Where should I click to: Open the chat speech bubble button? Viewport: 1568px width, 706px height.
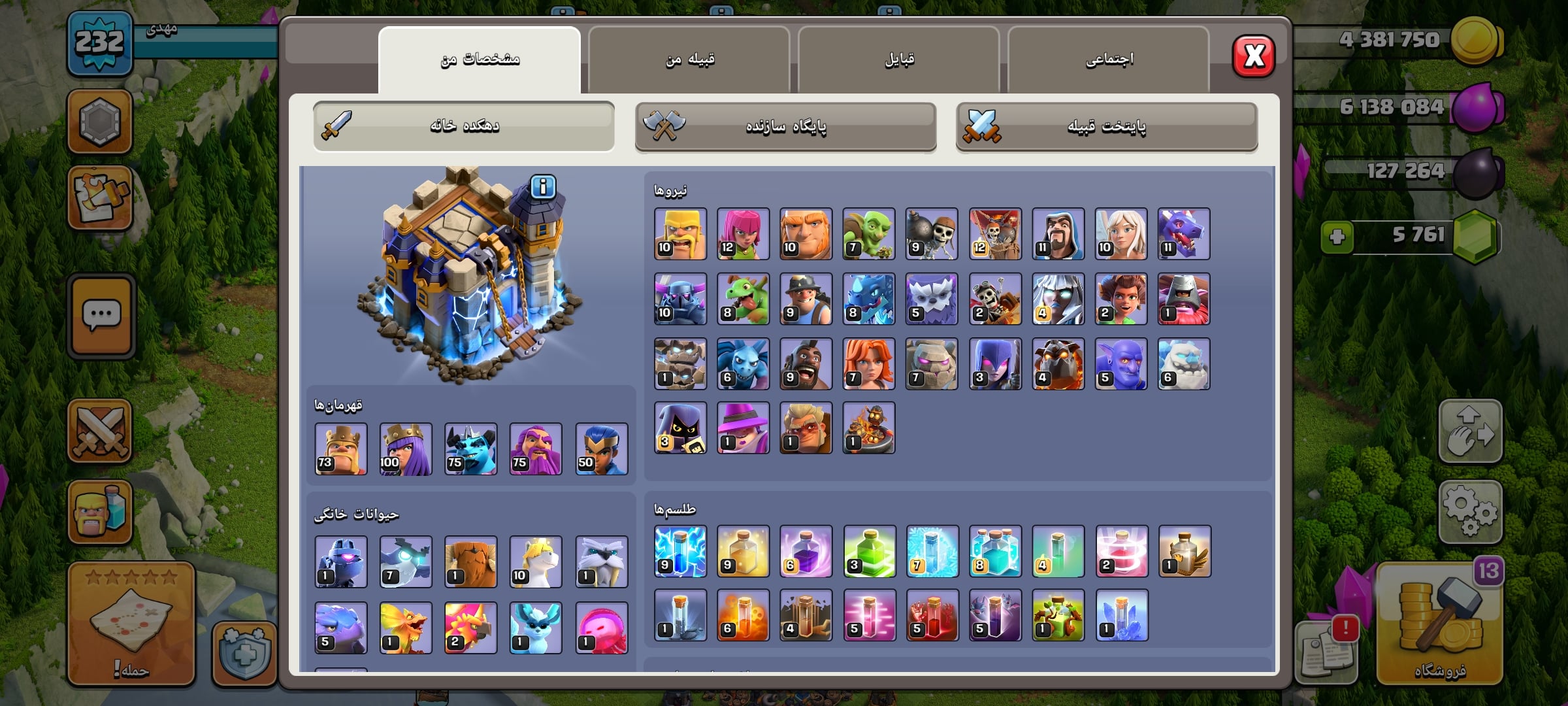101,316
